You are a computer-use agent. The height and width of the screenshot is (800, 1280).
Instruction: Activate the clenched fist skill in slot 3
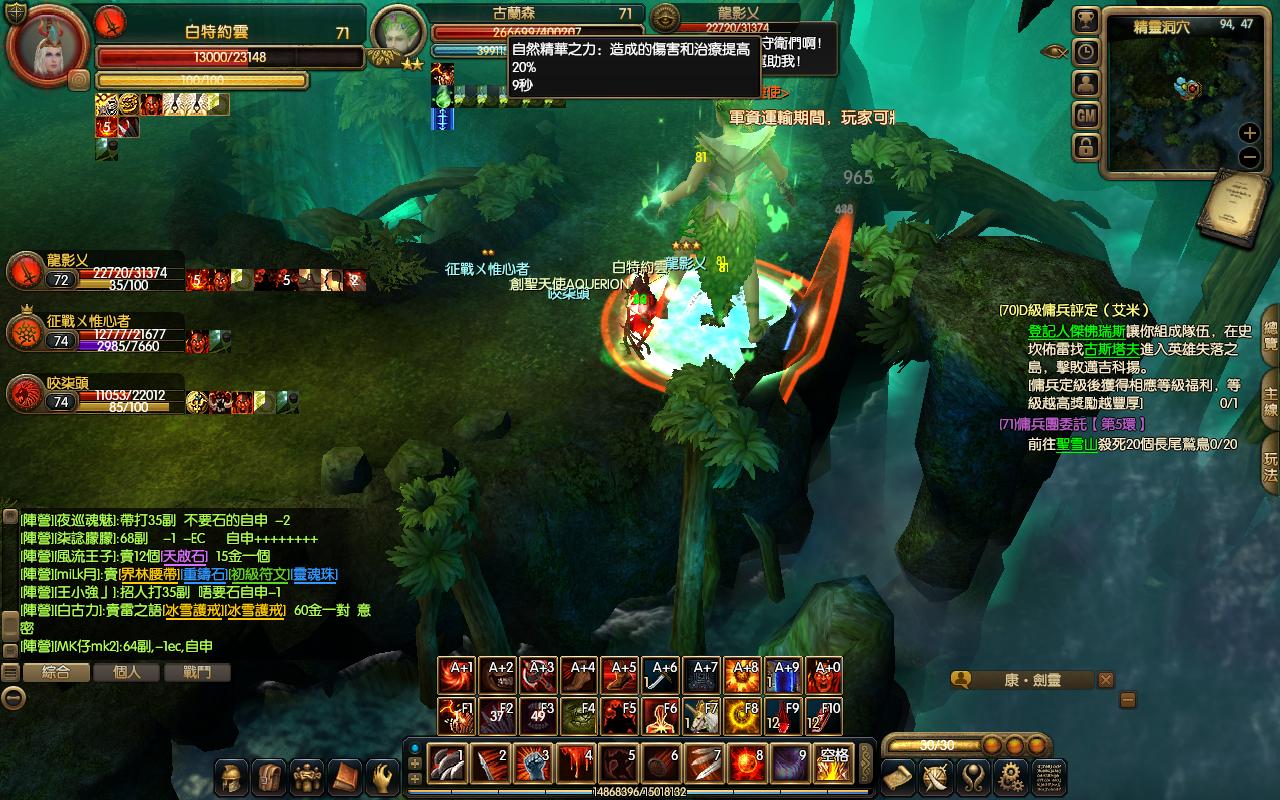pos(532,765)
